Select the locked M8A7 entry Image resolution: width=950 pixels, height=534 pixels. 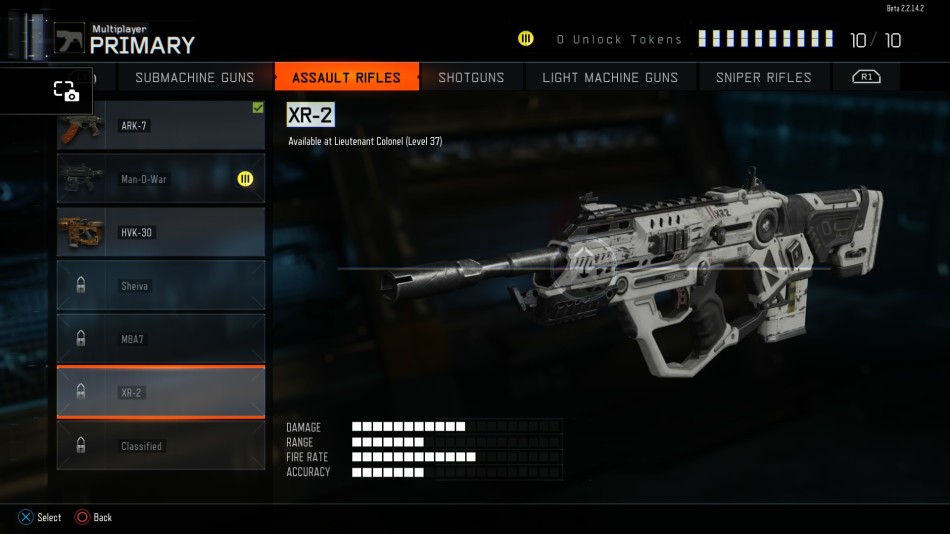coord(161,339)
